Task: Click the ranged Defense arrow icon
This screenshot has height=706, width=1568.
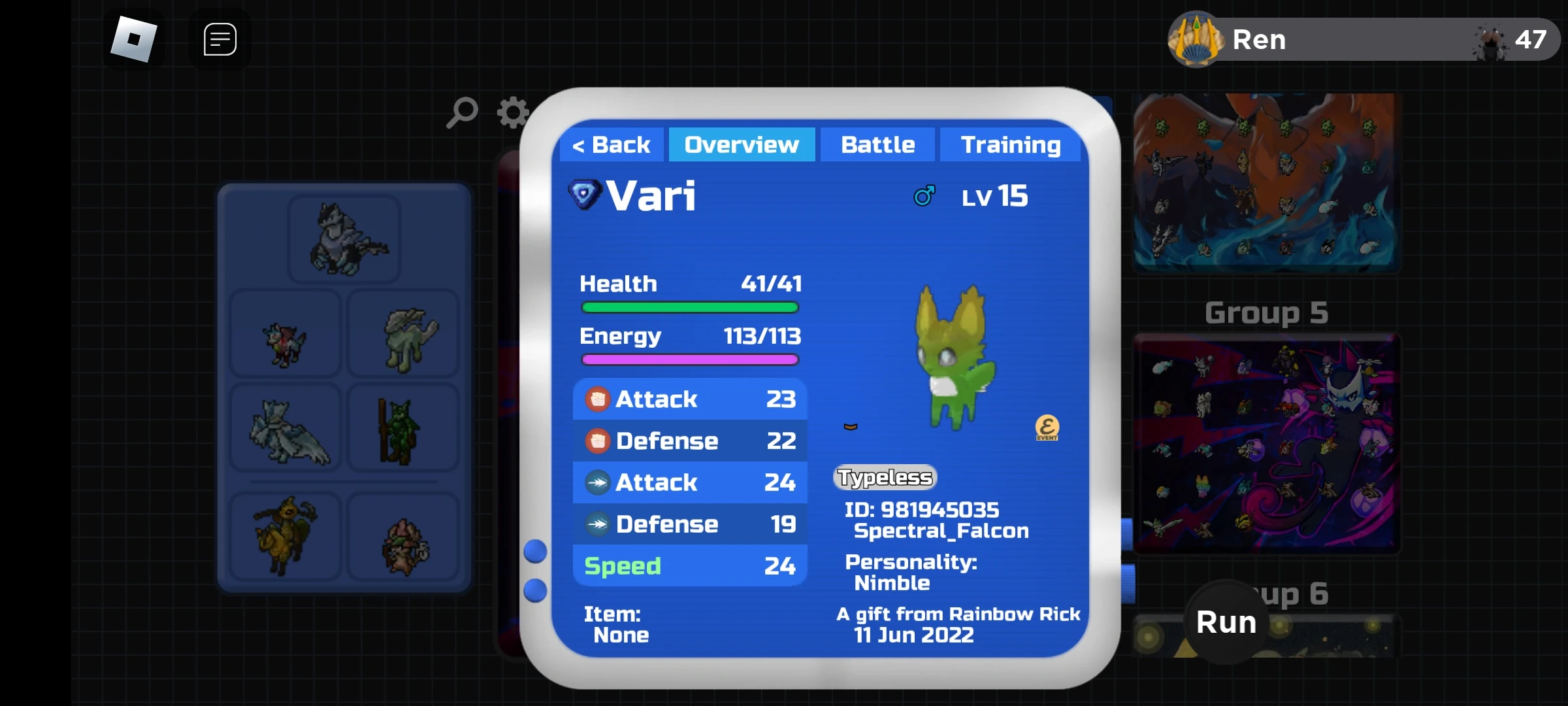Action: click(x=598, y=524)
